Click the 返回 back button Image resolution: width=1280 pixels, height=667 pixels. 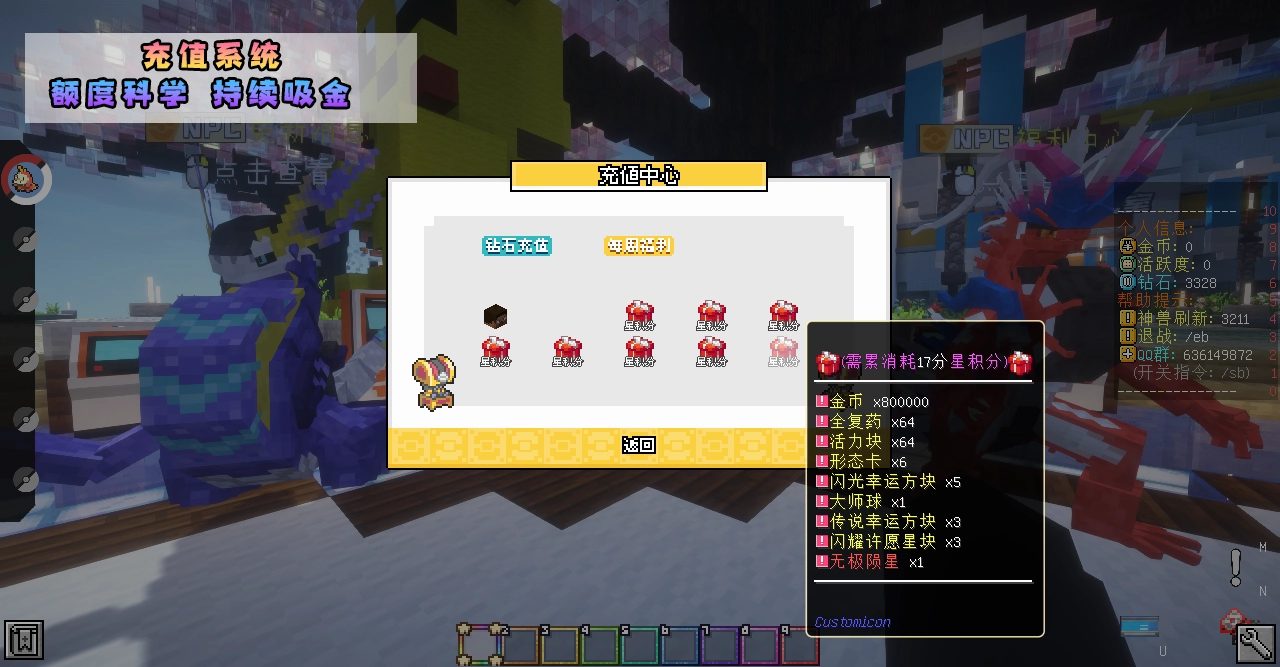coord(639,445)
